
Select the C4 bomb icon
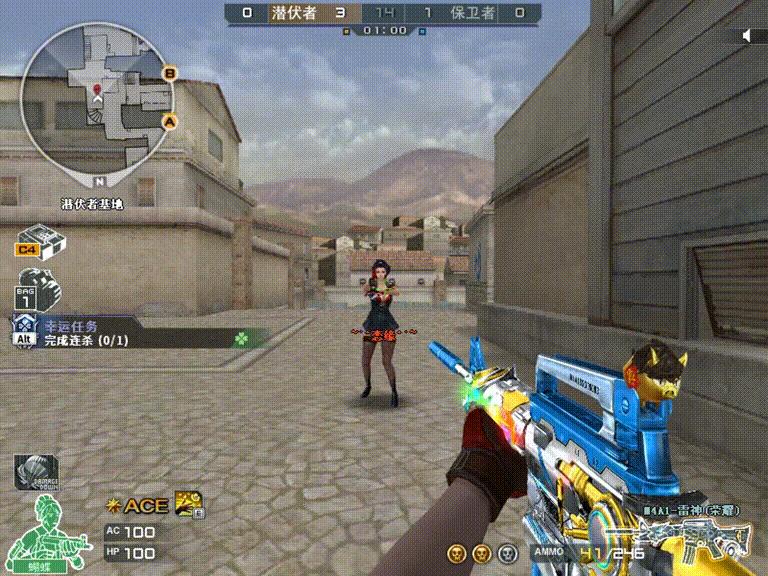tap(40, 242)
